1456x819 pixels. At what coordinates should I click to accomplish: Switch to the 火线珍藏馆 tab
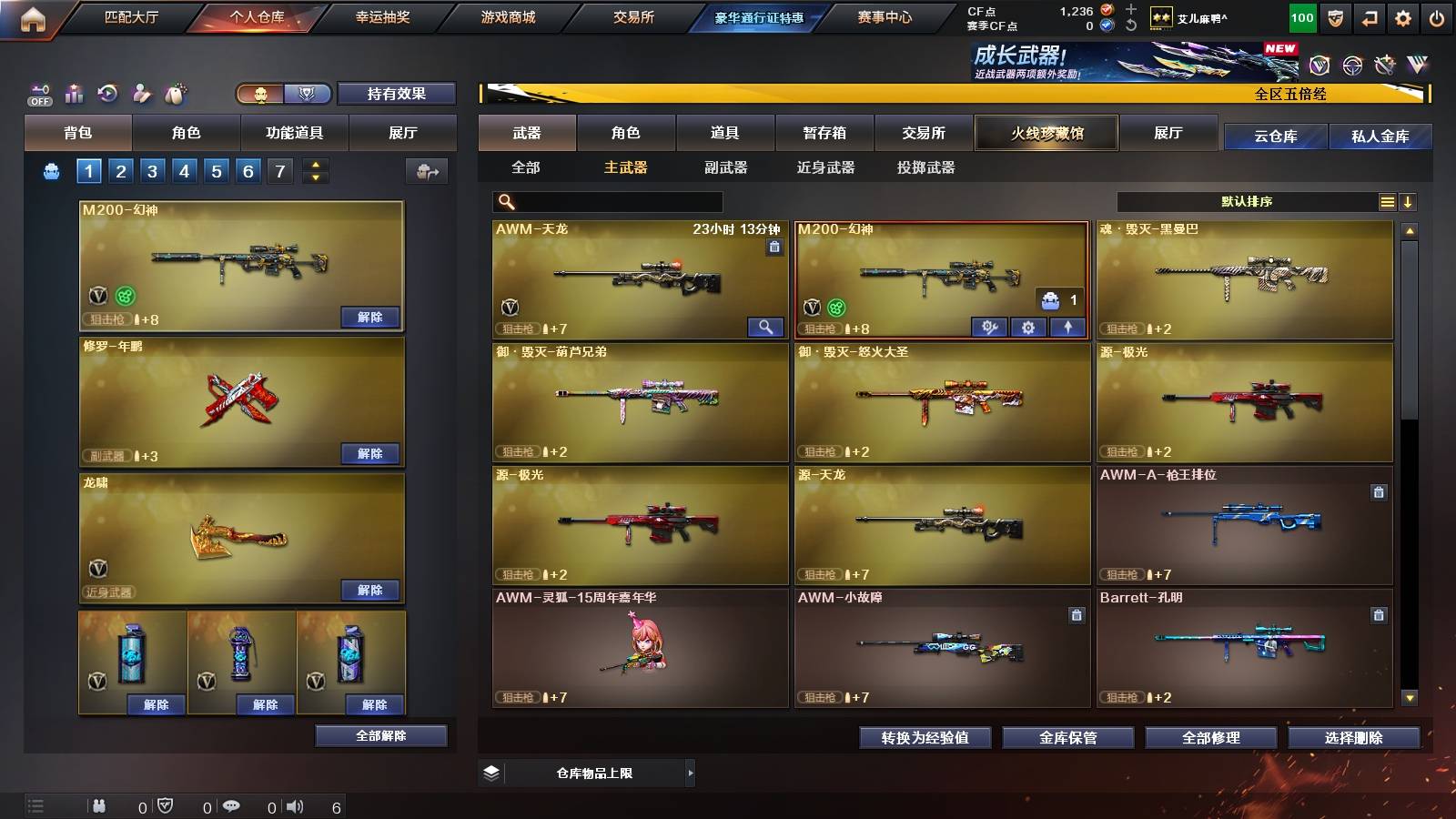point(1046,133)
